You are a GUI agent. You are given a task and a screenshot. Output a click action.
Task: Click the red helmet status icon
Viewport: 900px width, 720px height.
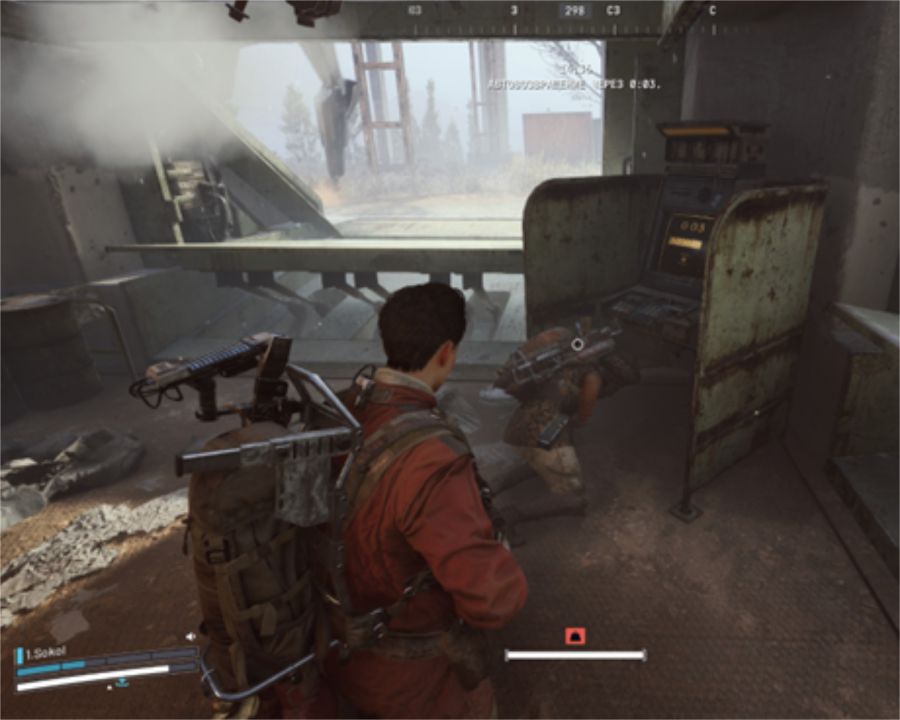pyautogui.click(x=575, y=635)
